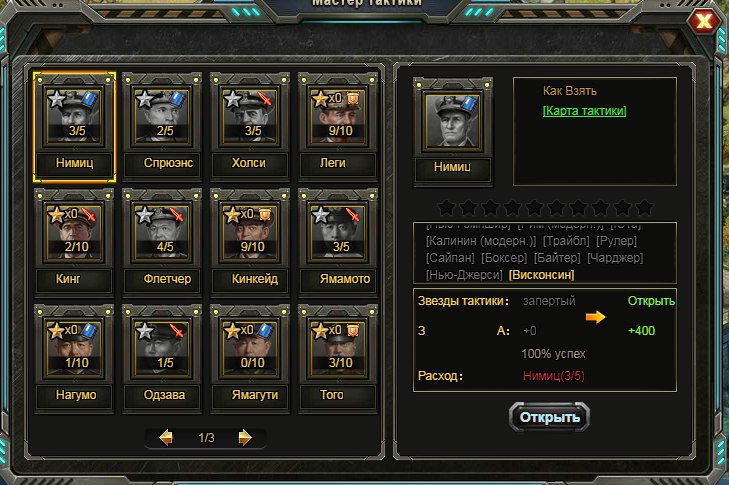The image size is (729, 485).
Task: Click the large Нимиц portrait in details panel
Action: tap(452, 123)
